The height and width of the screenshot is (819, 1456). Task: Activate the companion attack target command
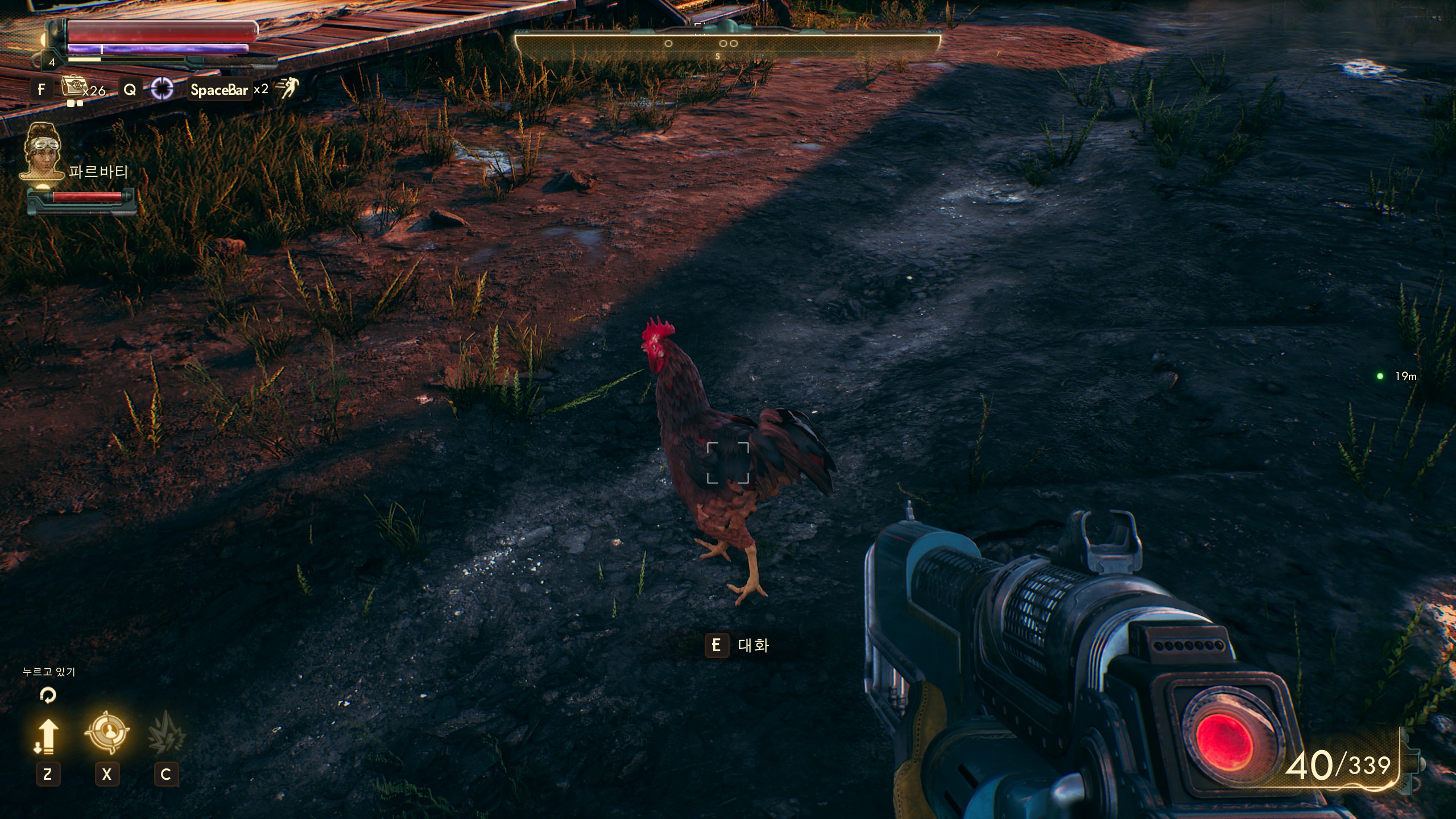106,733
